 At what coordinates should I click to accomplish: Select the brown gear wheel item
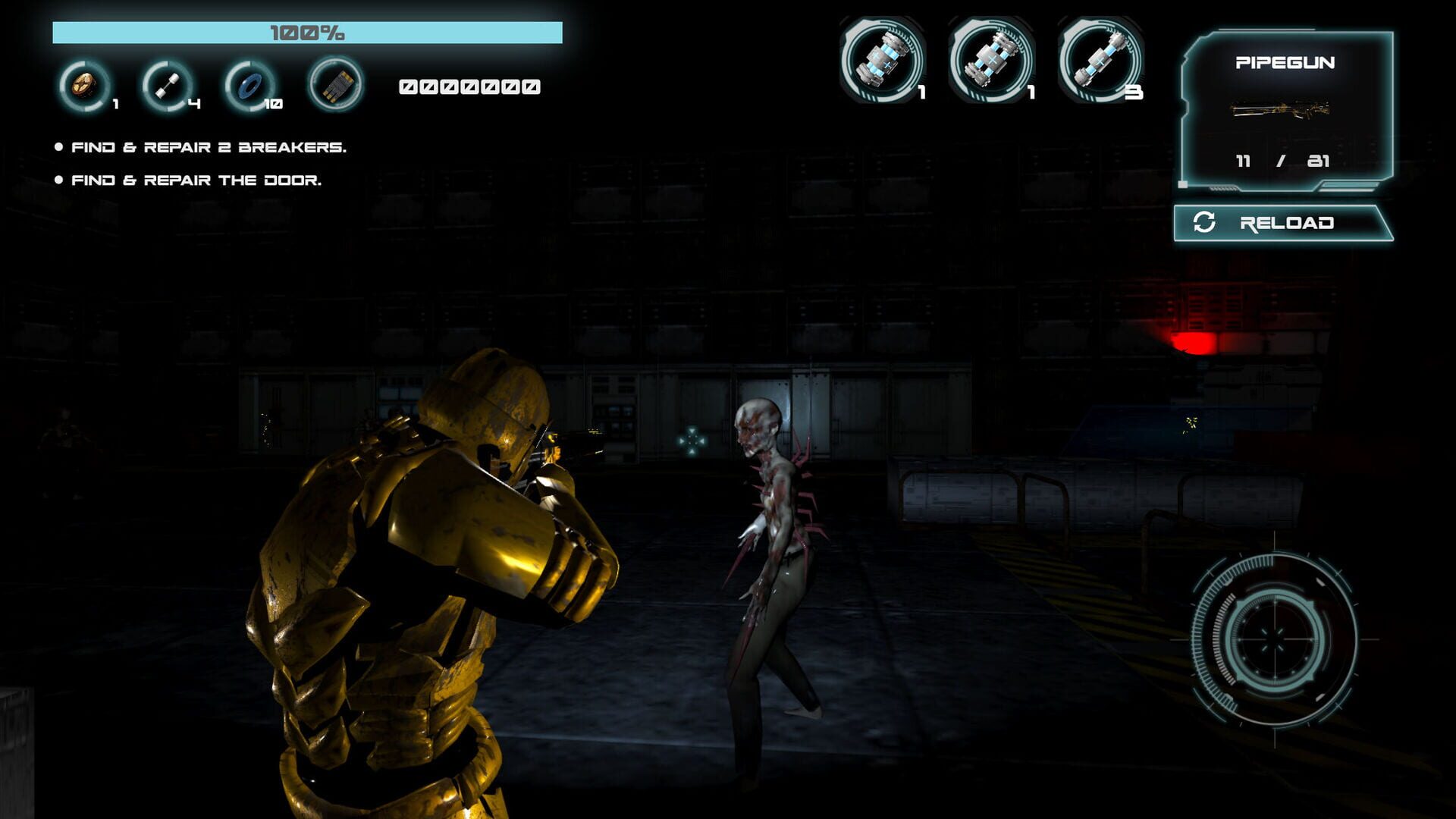[x=84, y=86]
